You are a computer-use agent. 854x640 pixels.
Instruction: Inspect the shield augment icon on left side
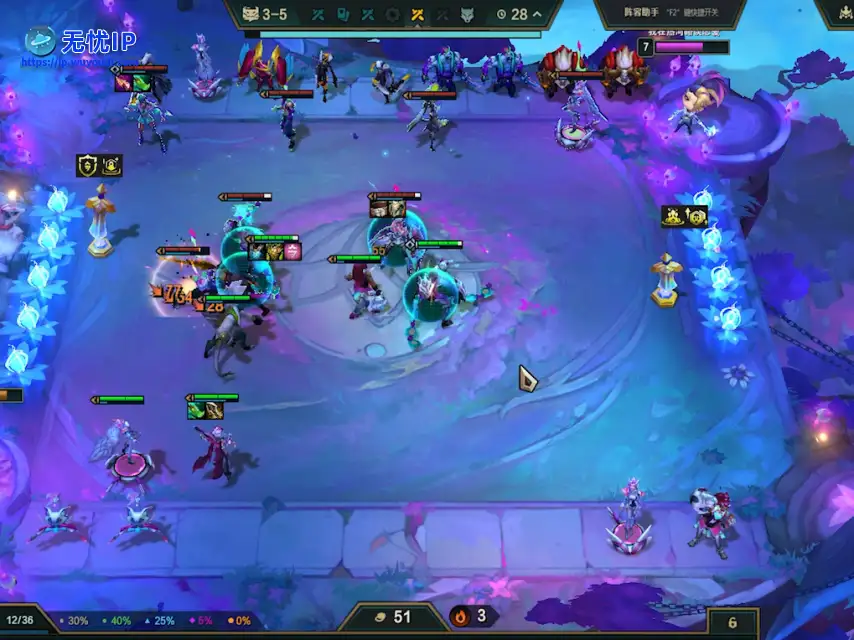(87, 166)
